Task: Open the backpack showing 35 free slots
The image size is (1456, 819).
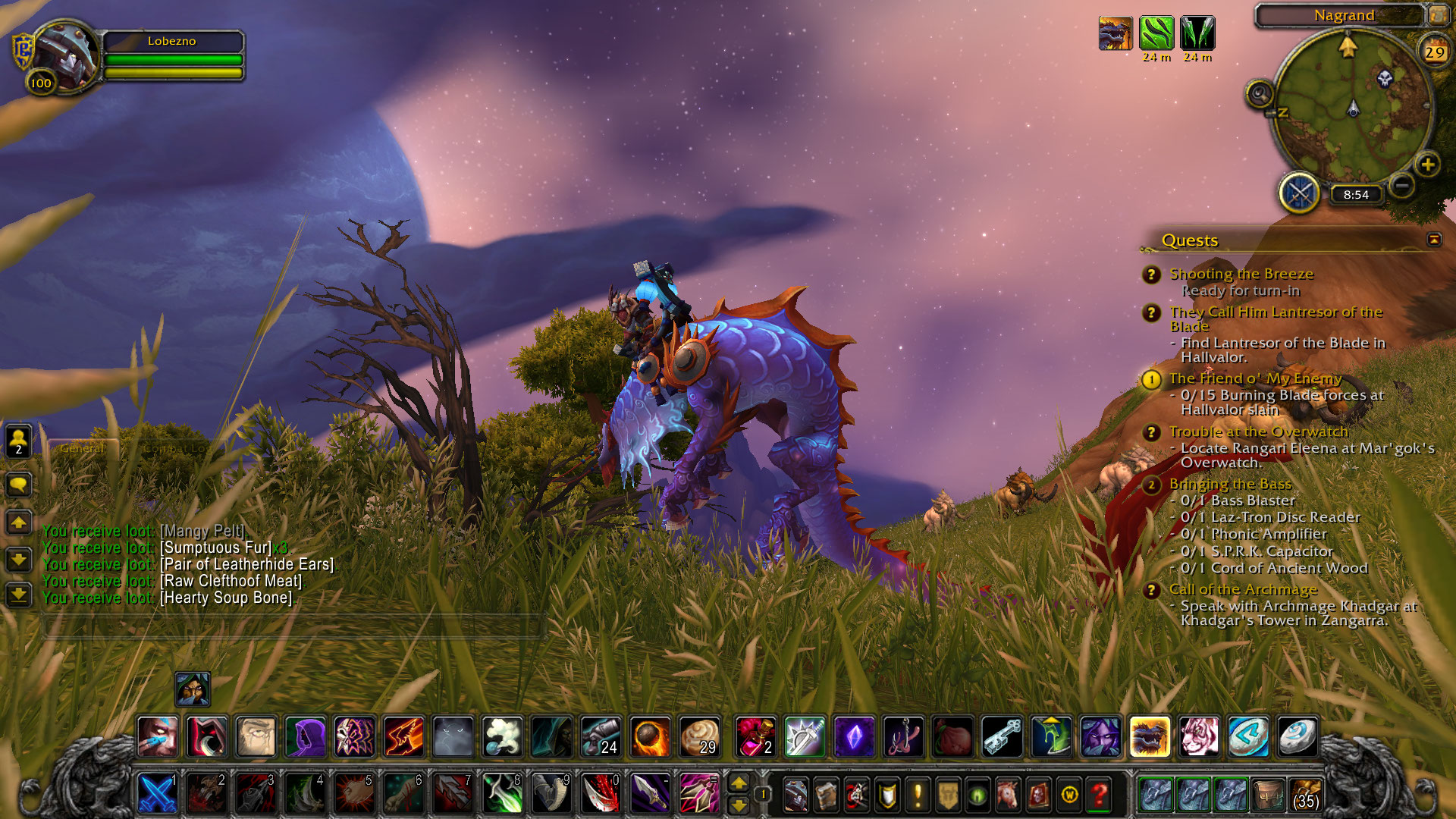Action: [1305, 795]
